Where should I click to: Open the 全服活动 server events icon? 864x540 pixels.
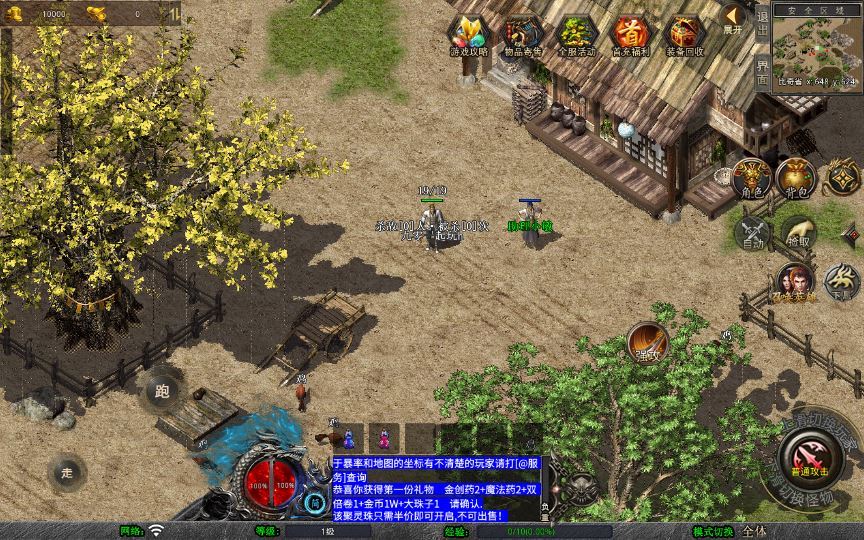[576, 37]
